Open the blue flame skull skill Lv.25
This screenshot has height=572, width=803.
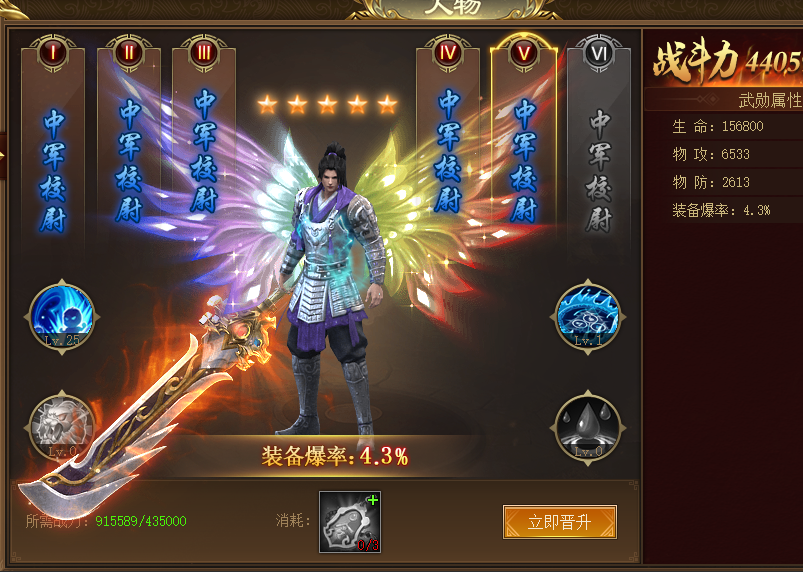pyautogui.click(x=62, y=315)
